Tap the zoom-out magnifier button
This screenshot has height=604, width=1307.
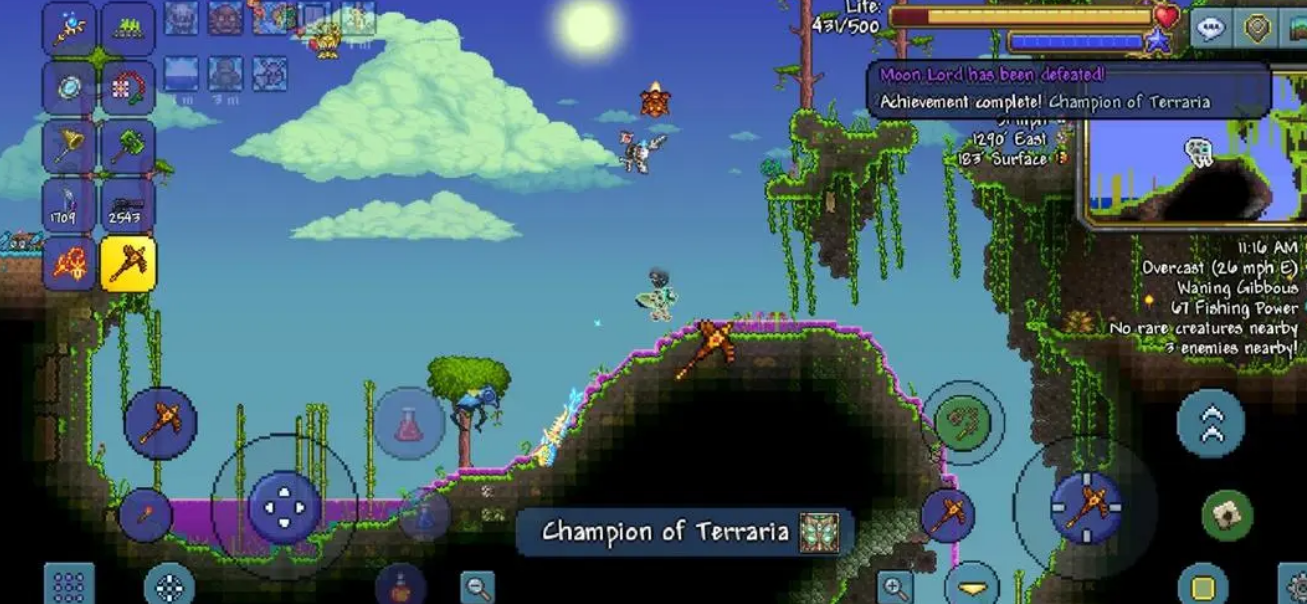tap(478, 587)
